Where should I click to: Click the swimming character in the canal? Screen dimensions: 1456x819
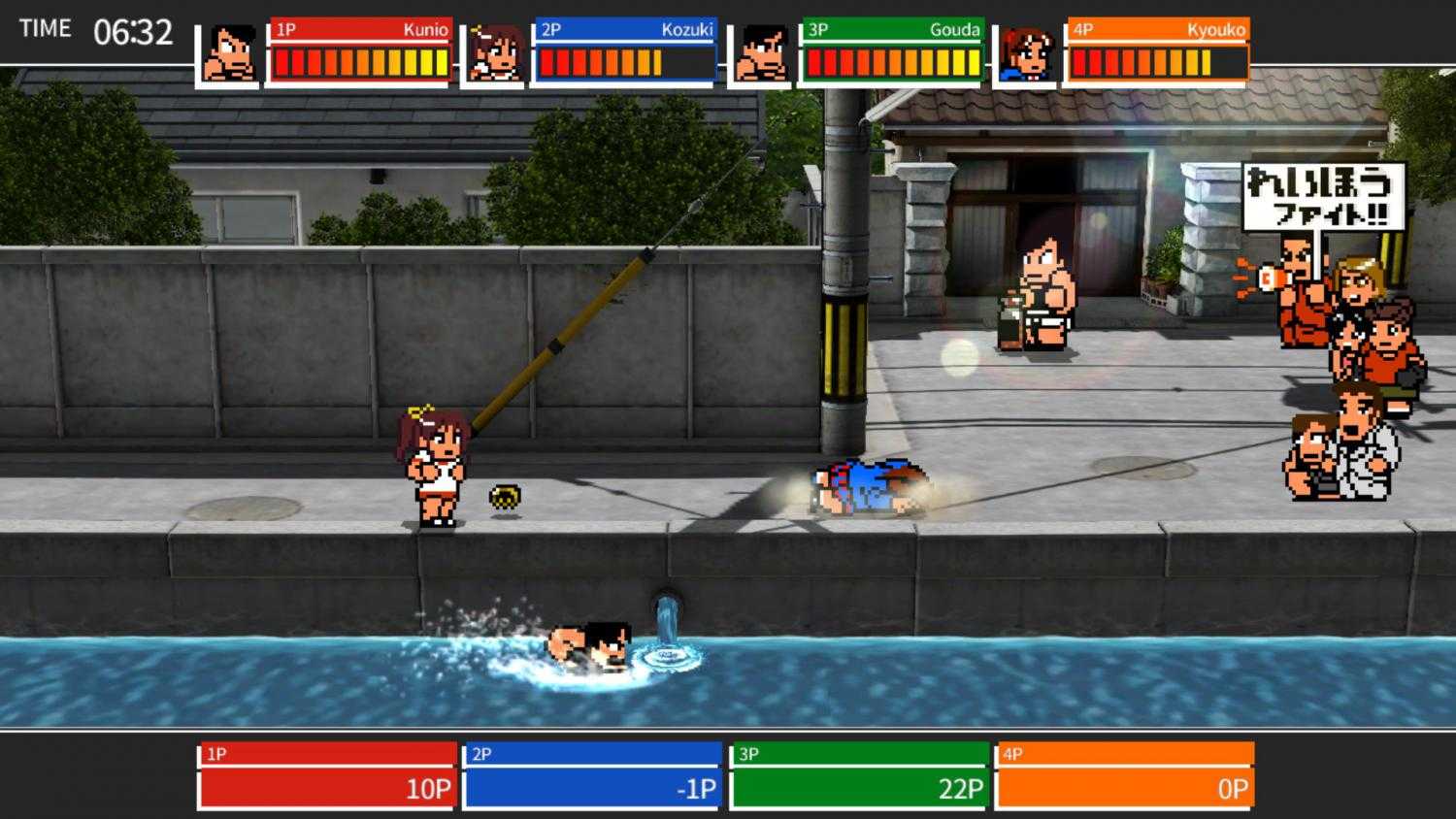point(587,645)
